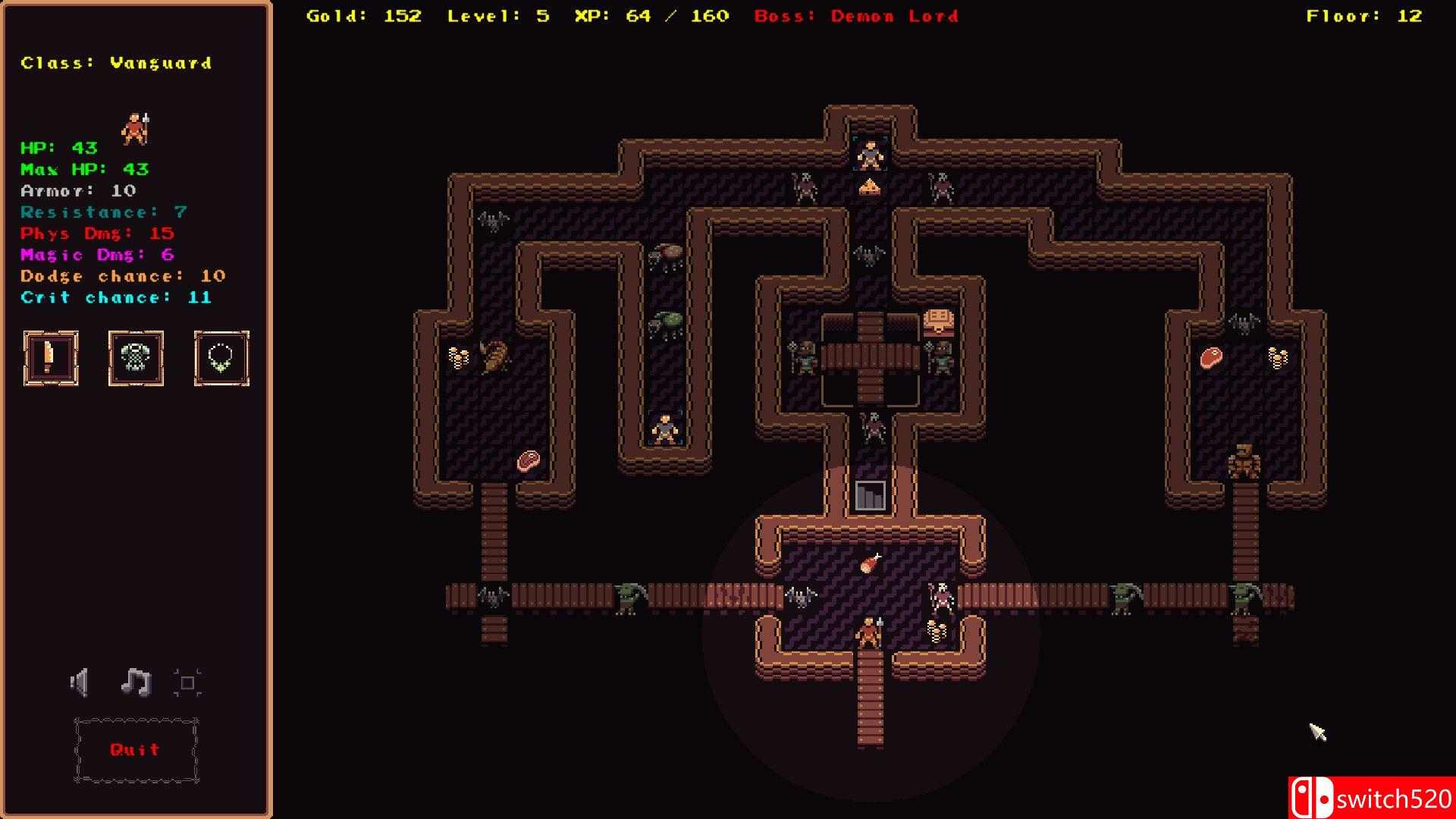Click the gold coin pile beside the skeleton

935,632
